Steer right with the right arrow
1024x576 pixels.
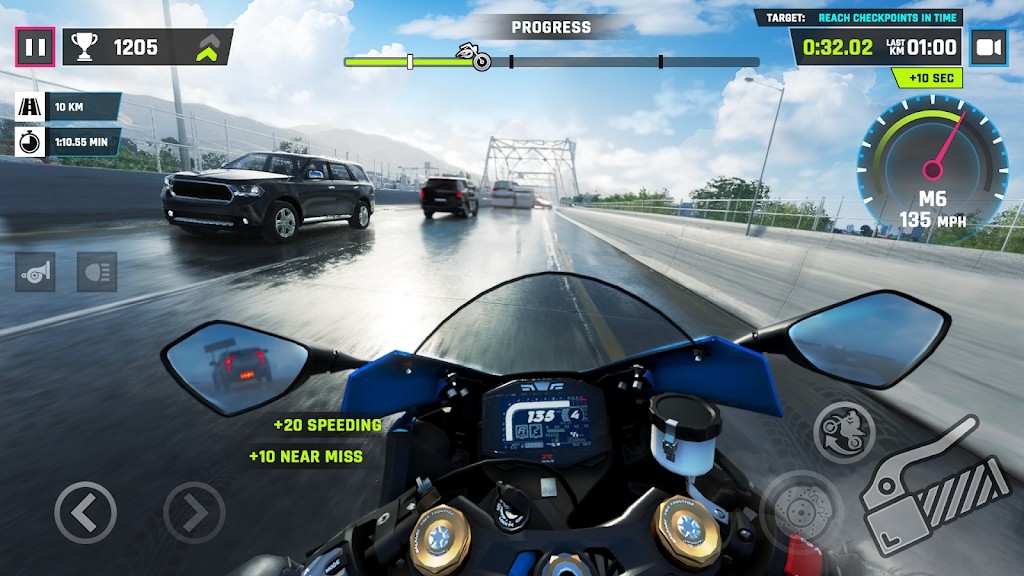click(x=194, y=513)
